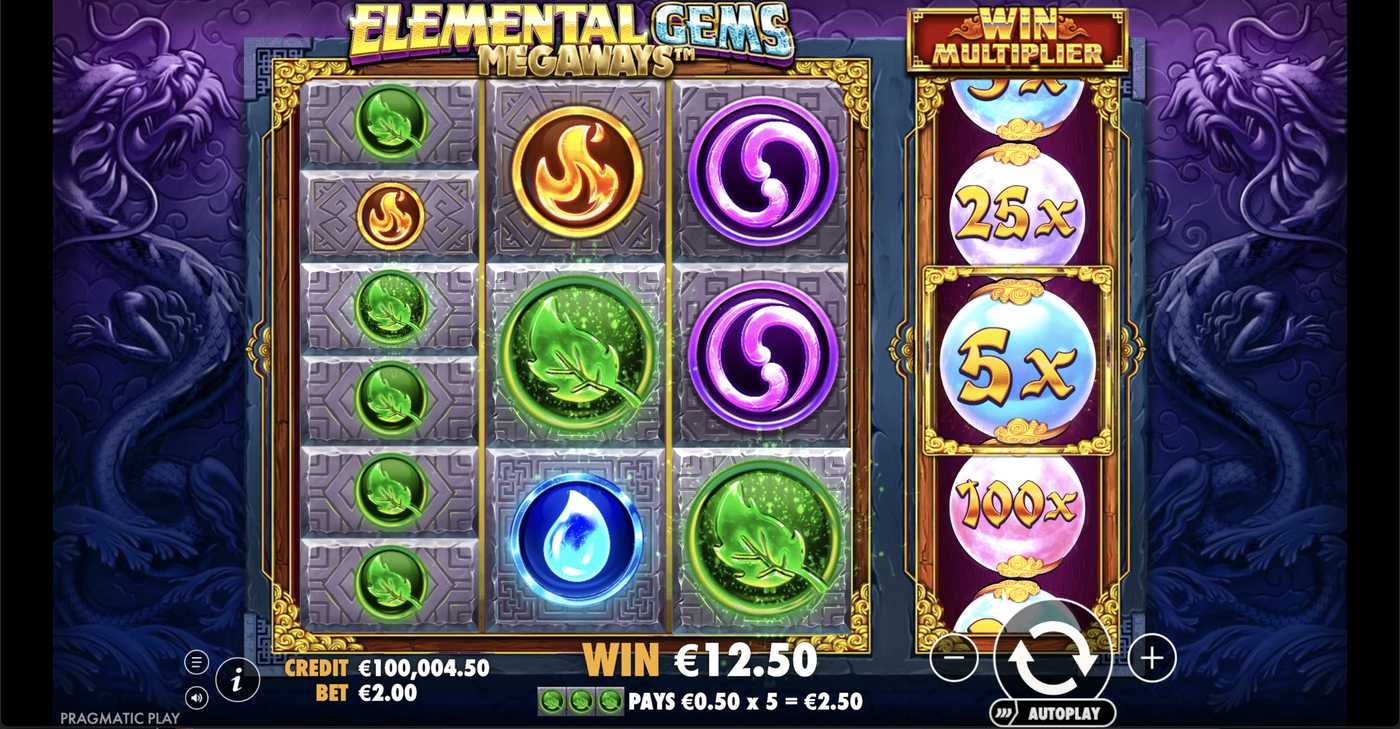
Task: Open the hamburger game menu
Action: pos(196,661)
